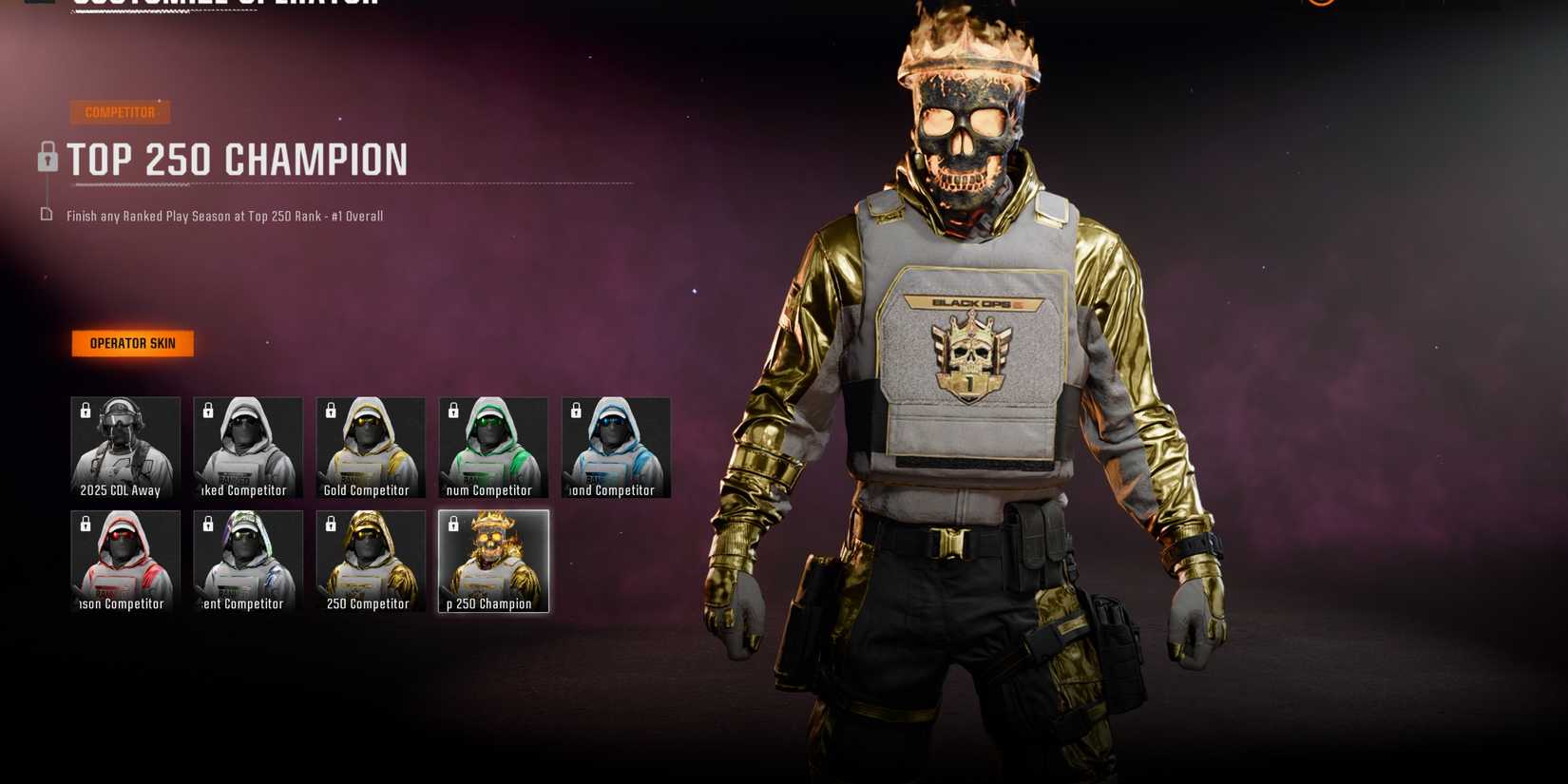Click the OPERATOR SKIN button
Screen dimensions: 1568x784
(x=132, y=344)
